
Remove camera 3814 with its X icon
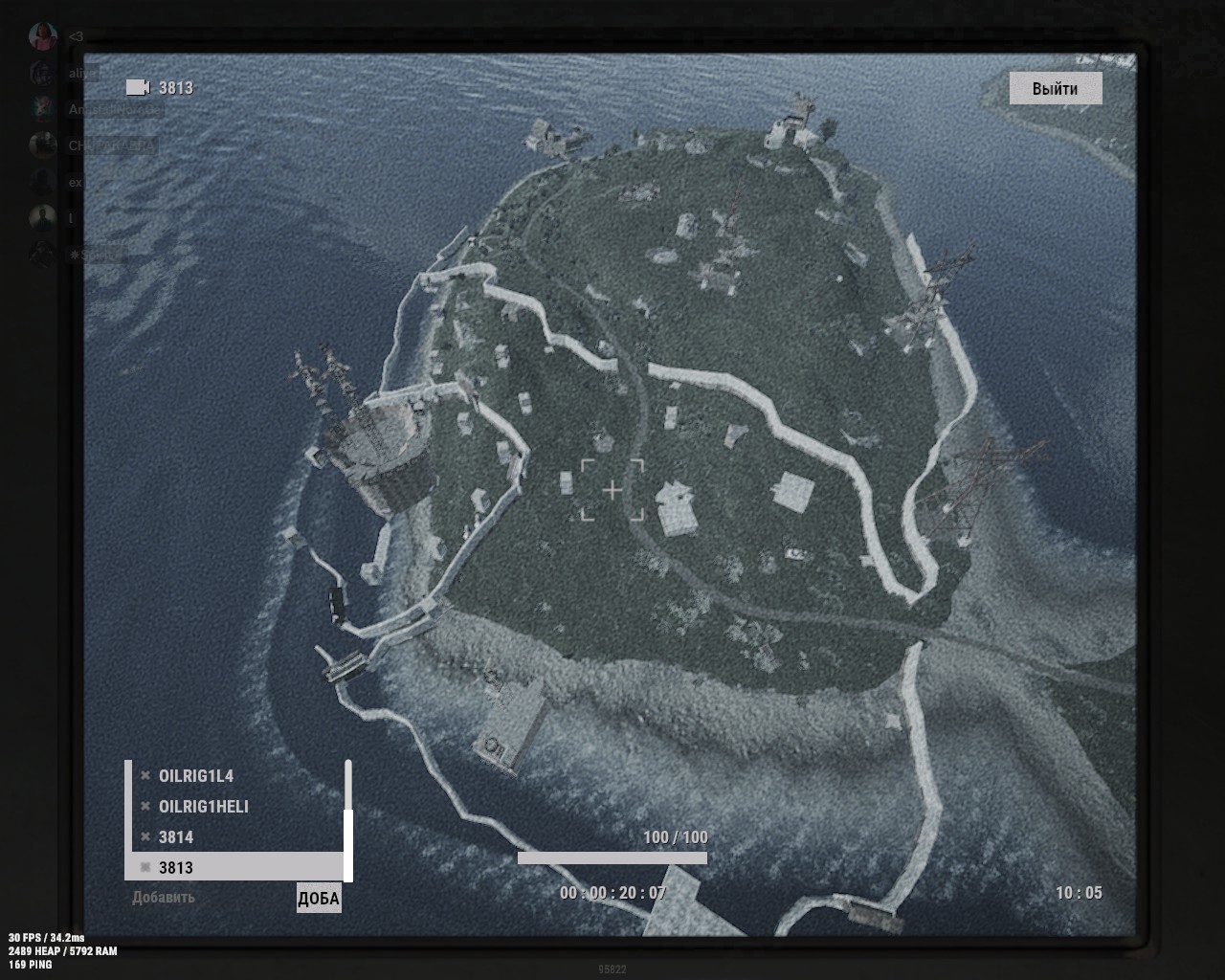(x=145, y=837)
